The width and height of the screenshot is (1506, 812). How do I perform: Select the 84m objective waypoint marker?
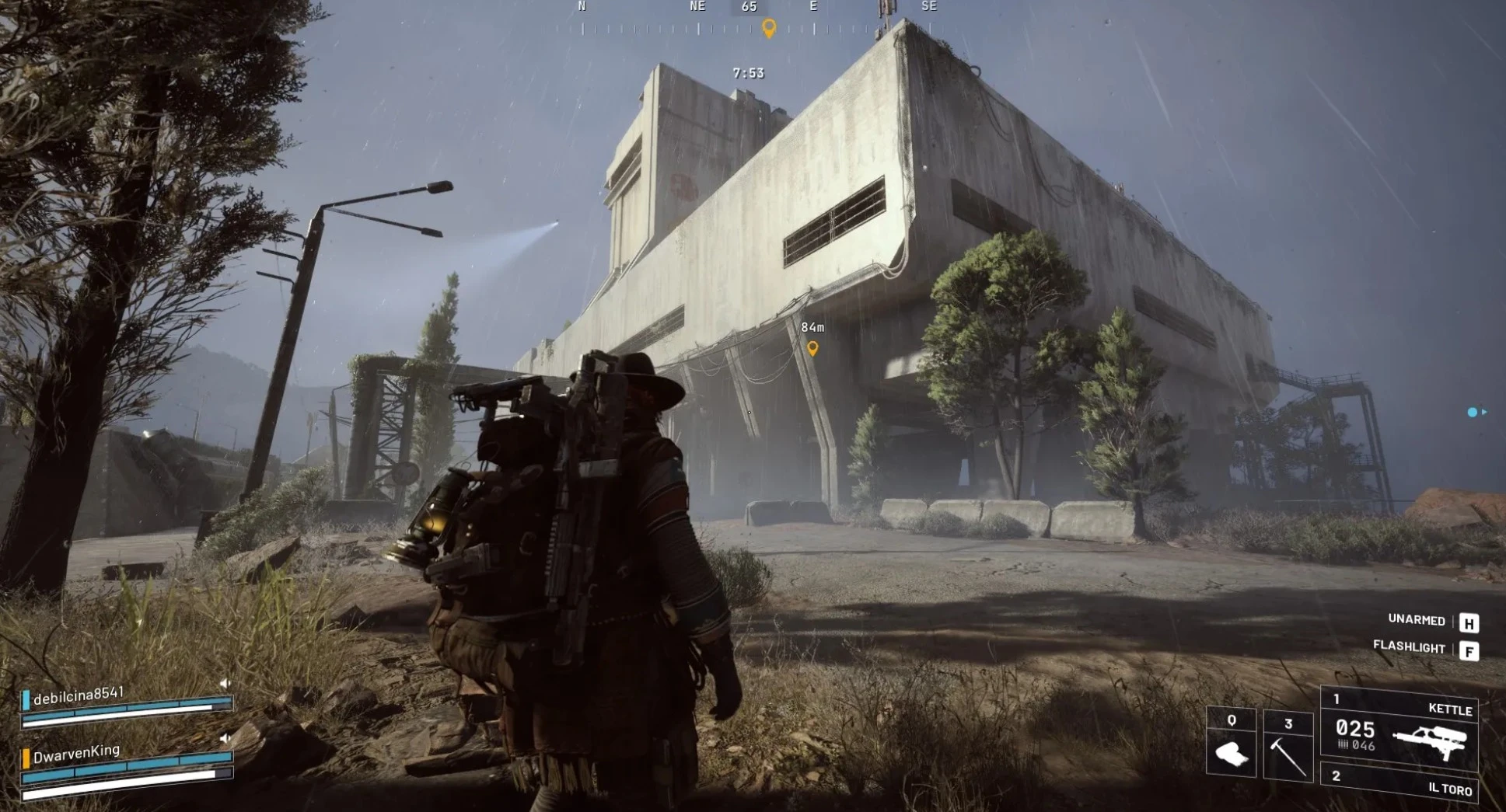(812, 348)
